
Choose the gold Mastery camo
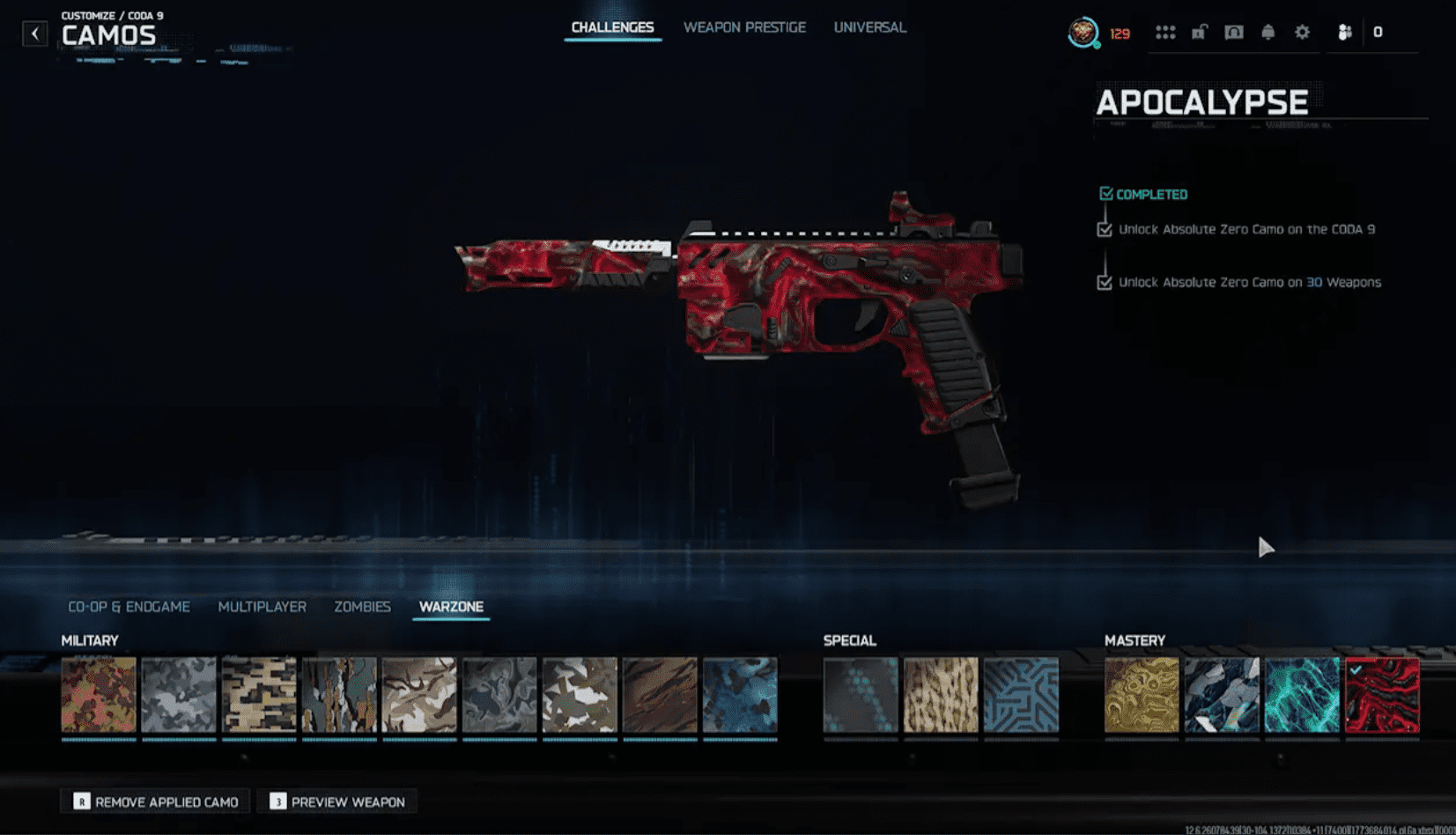[1142, 695]
